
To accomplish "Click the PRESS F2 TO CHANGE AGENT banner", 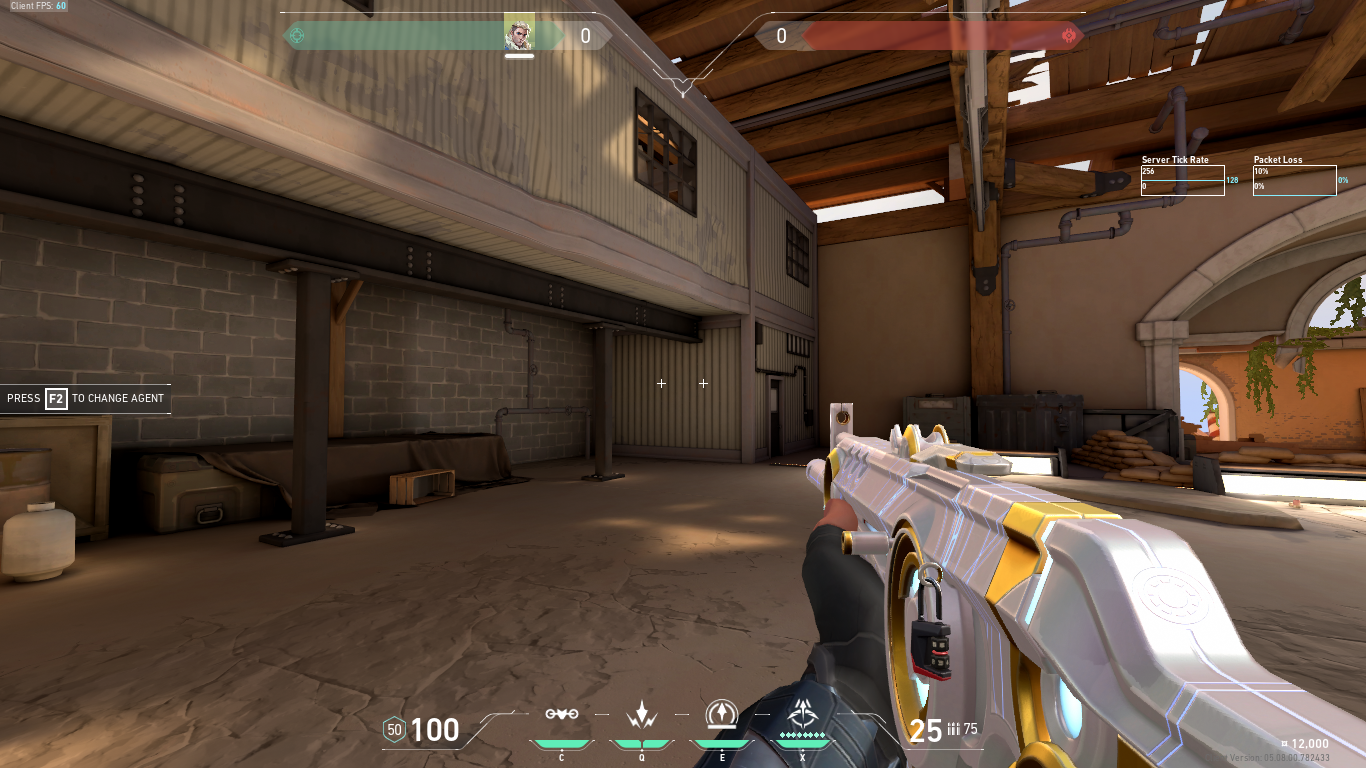I will (x=85, y=398).
